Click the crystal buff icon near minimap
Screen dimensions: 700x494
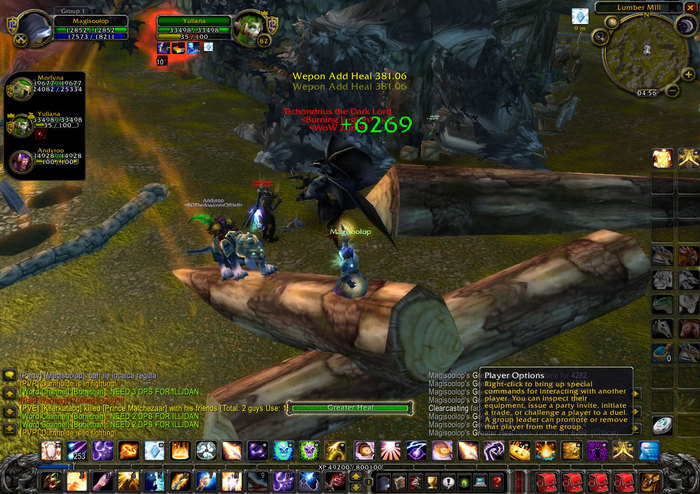(x=580, y=16)
